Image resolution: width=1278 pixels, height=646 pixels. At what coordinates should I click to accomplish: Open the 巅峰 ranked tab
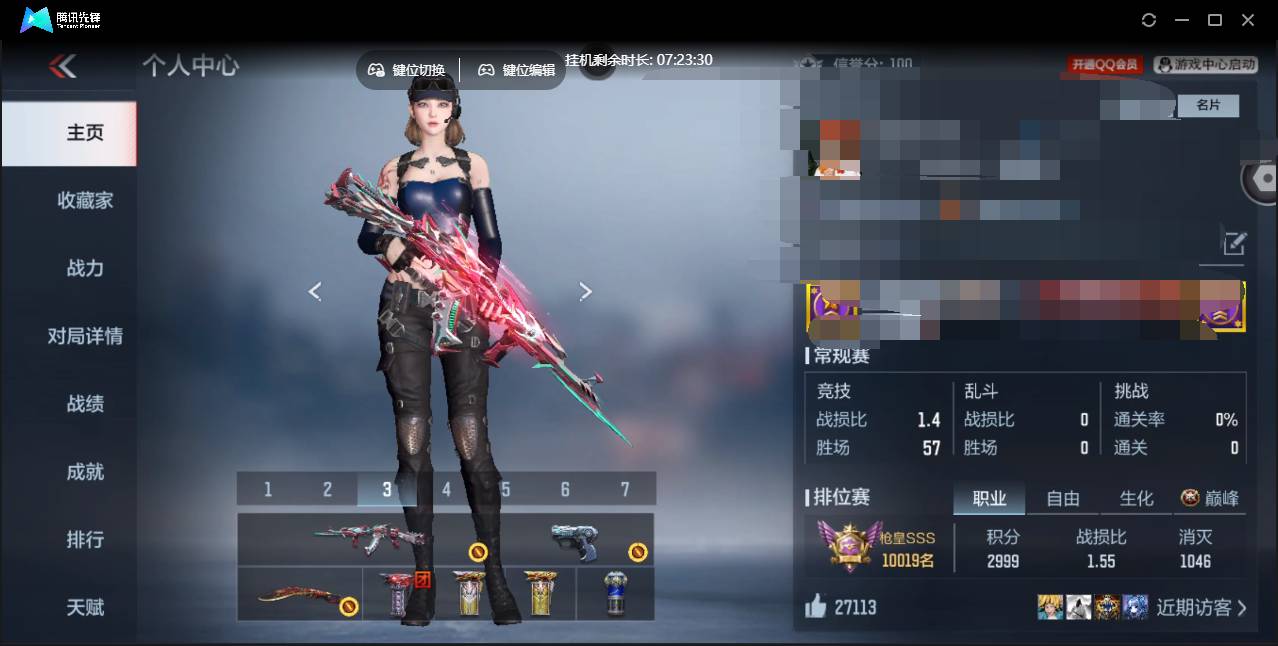point(1210,498)
